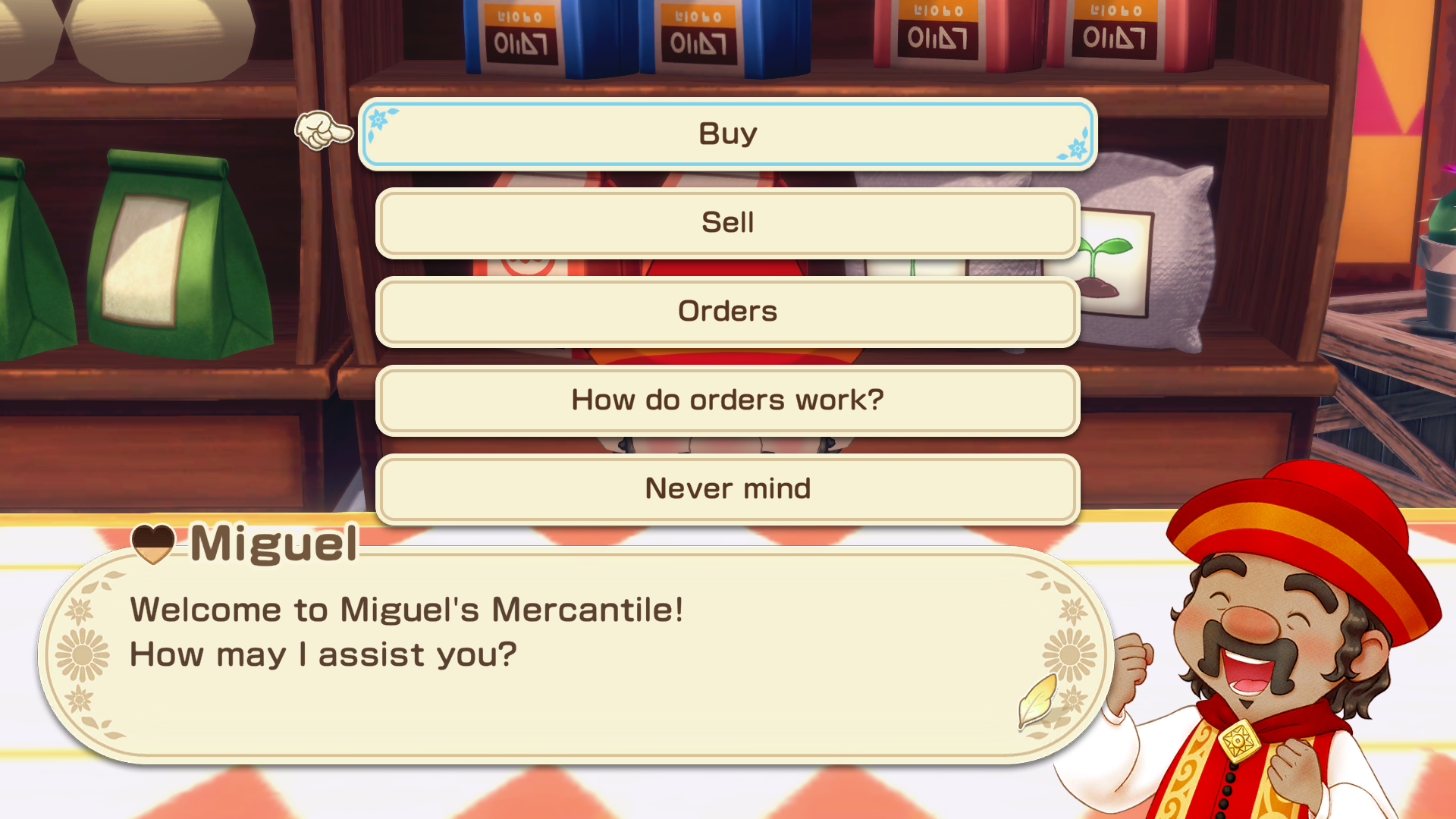The image size is (1456, 819).
Task: Ask "How do orders work?"
Action: (727, 400)
